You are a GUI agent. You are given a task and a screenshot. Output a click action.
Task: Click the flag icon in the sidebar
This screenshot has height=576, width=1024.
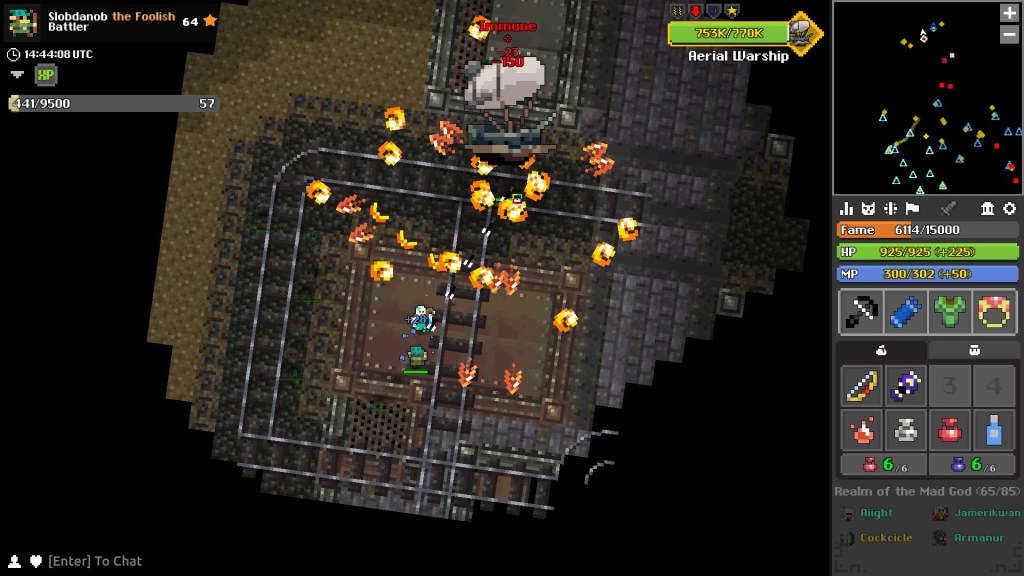[912, 208]
